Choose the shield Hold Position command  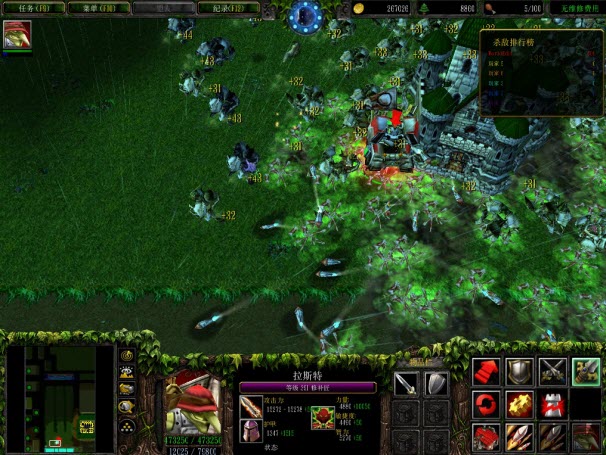[x=520, y=372]
